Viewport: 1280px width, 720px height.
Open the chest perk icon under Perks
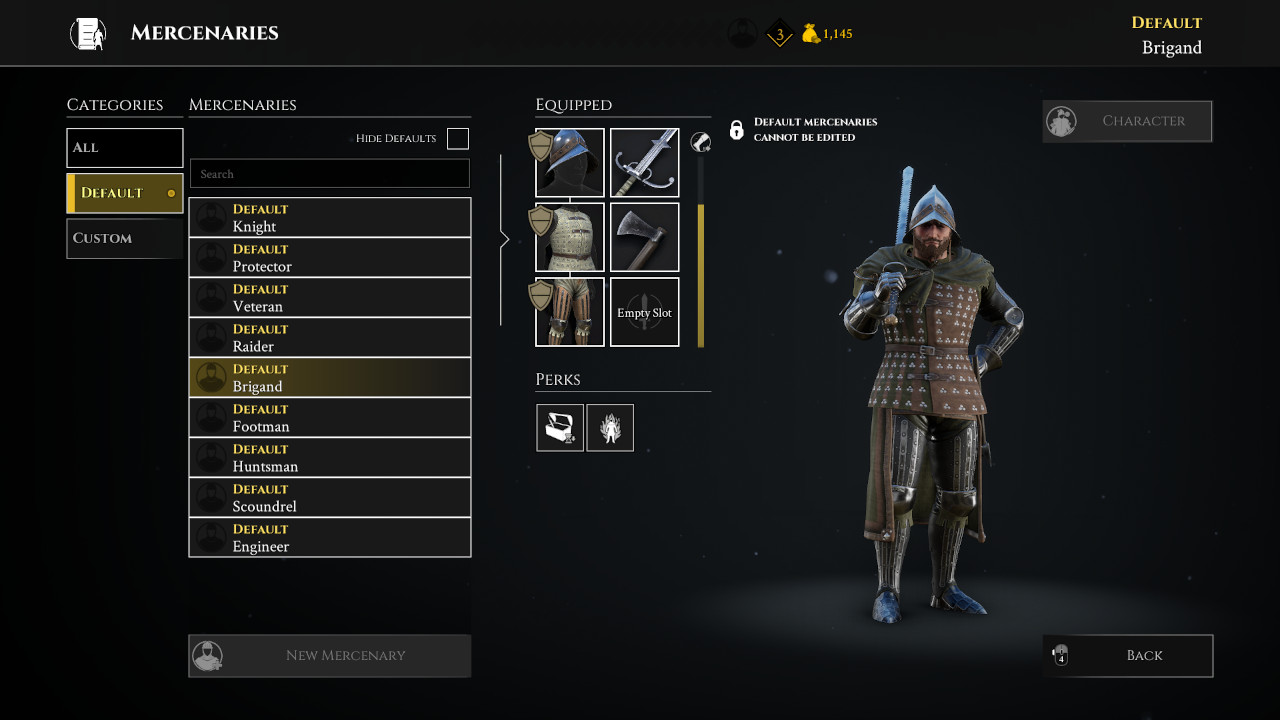coord(560,427)
